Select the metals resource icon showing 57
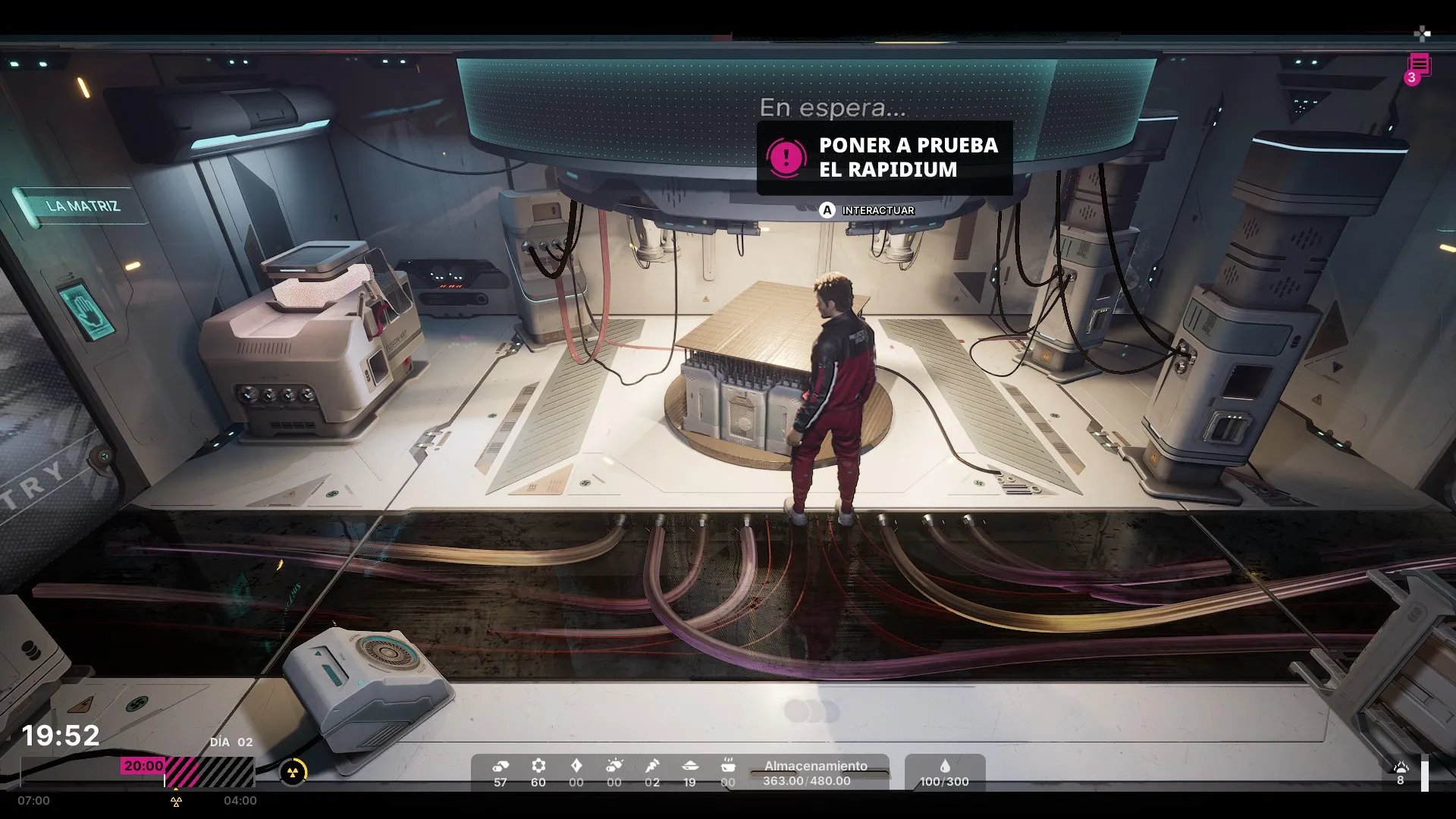Screen dimensions: 1456x819 coord(500,766)
